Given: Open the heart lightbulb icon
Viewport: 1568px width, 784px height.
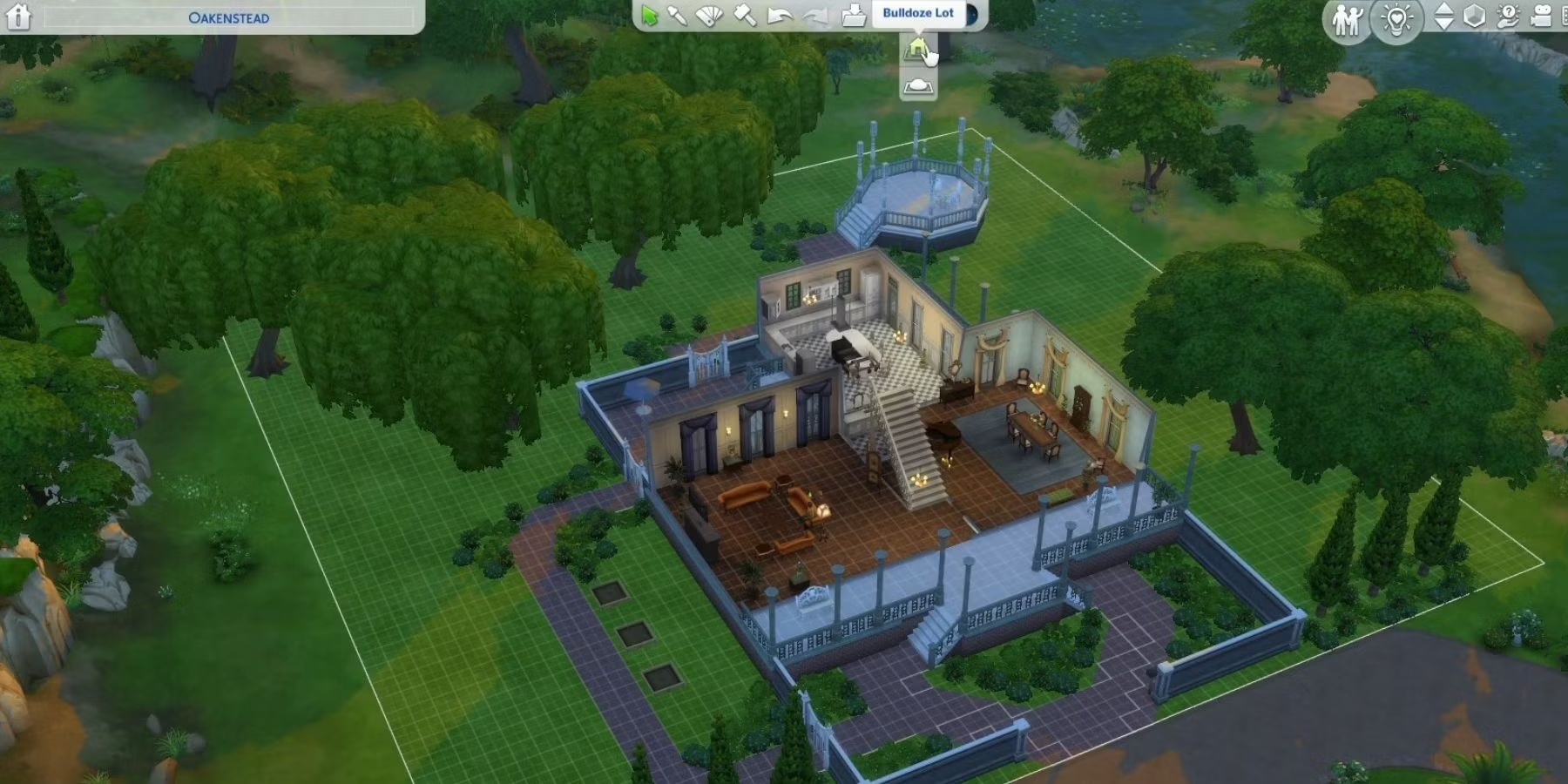Looking at the screenshot, I should pos(1396,19).
